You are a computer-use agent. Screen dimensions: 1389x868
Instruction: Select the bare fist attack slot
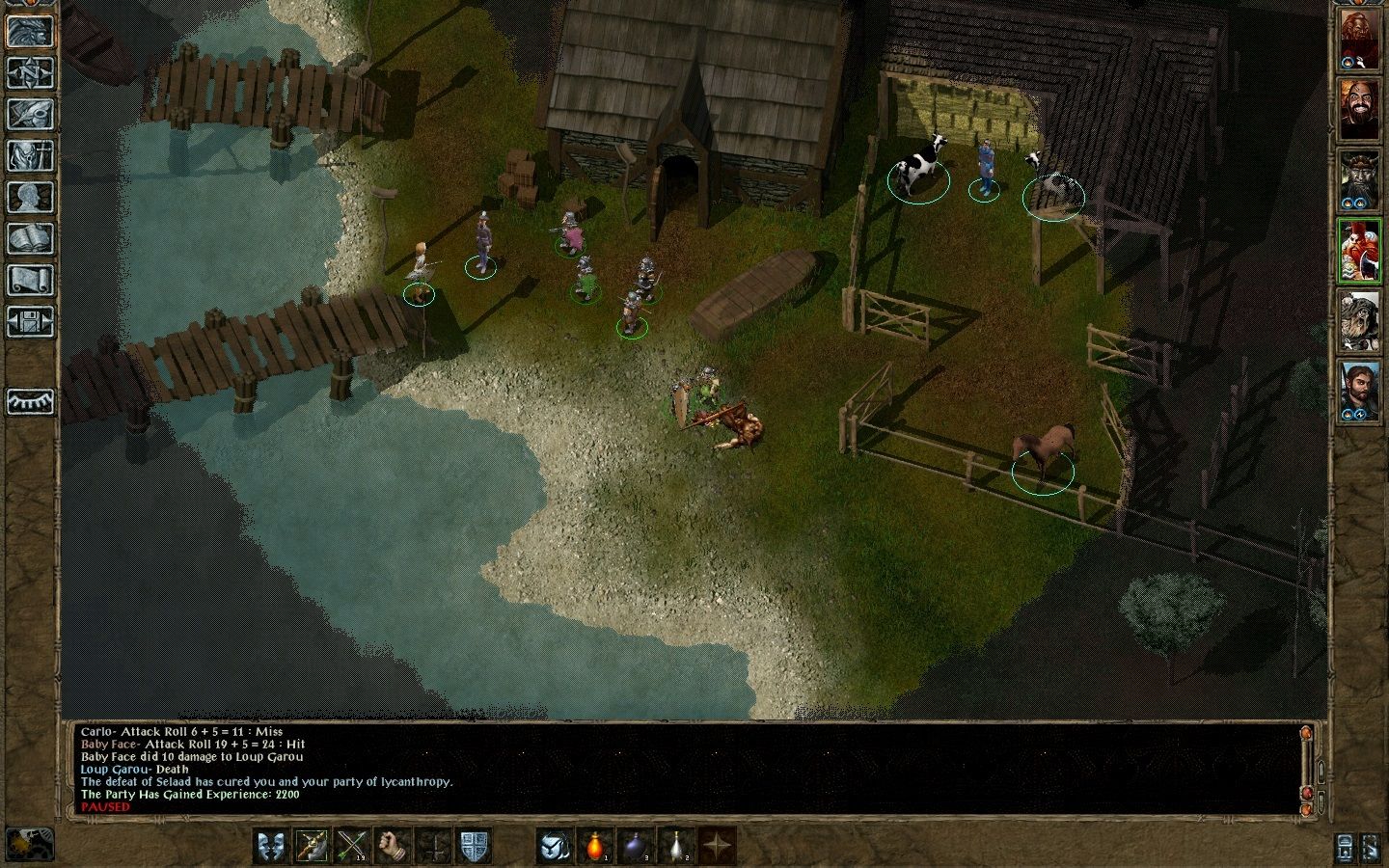coord(393,846)
